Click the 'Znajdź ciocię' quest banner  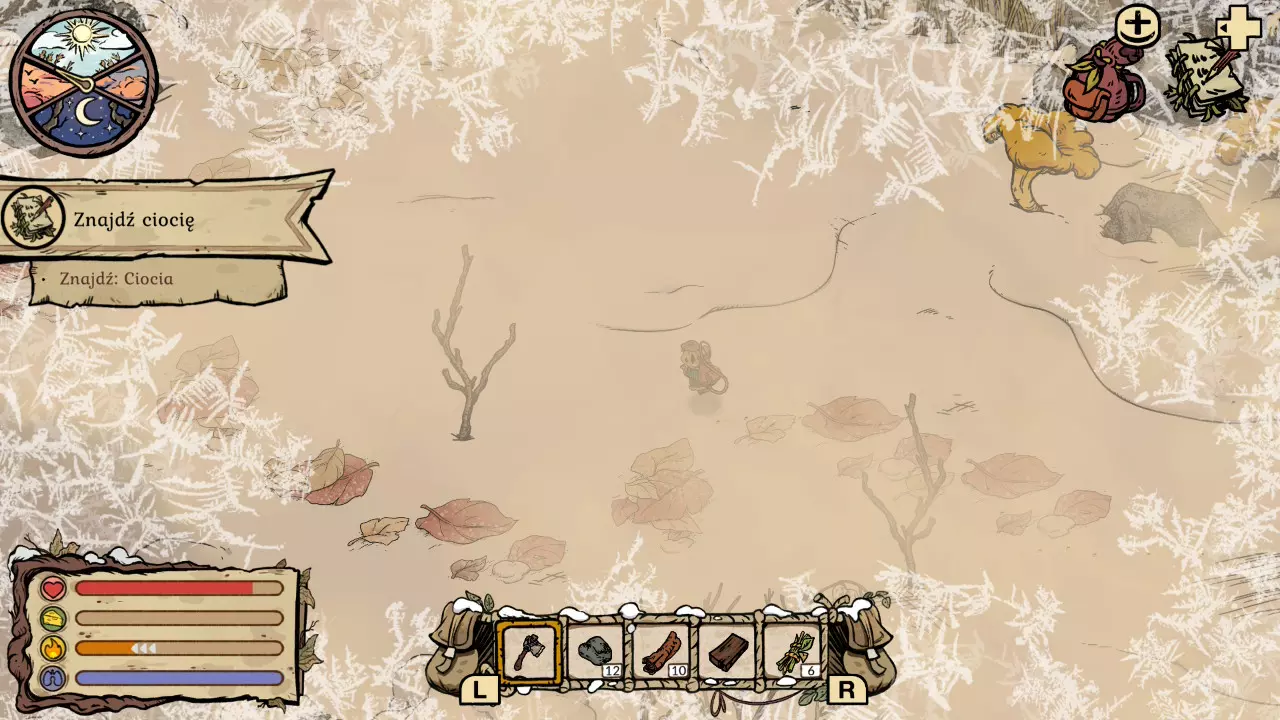point(165,219)
